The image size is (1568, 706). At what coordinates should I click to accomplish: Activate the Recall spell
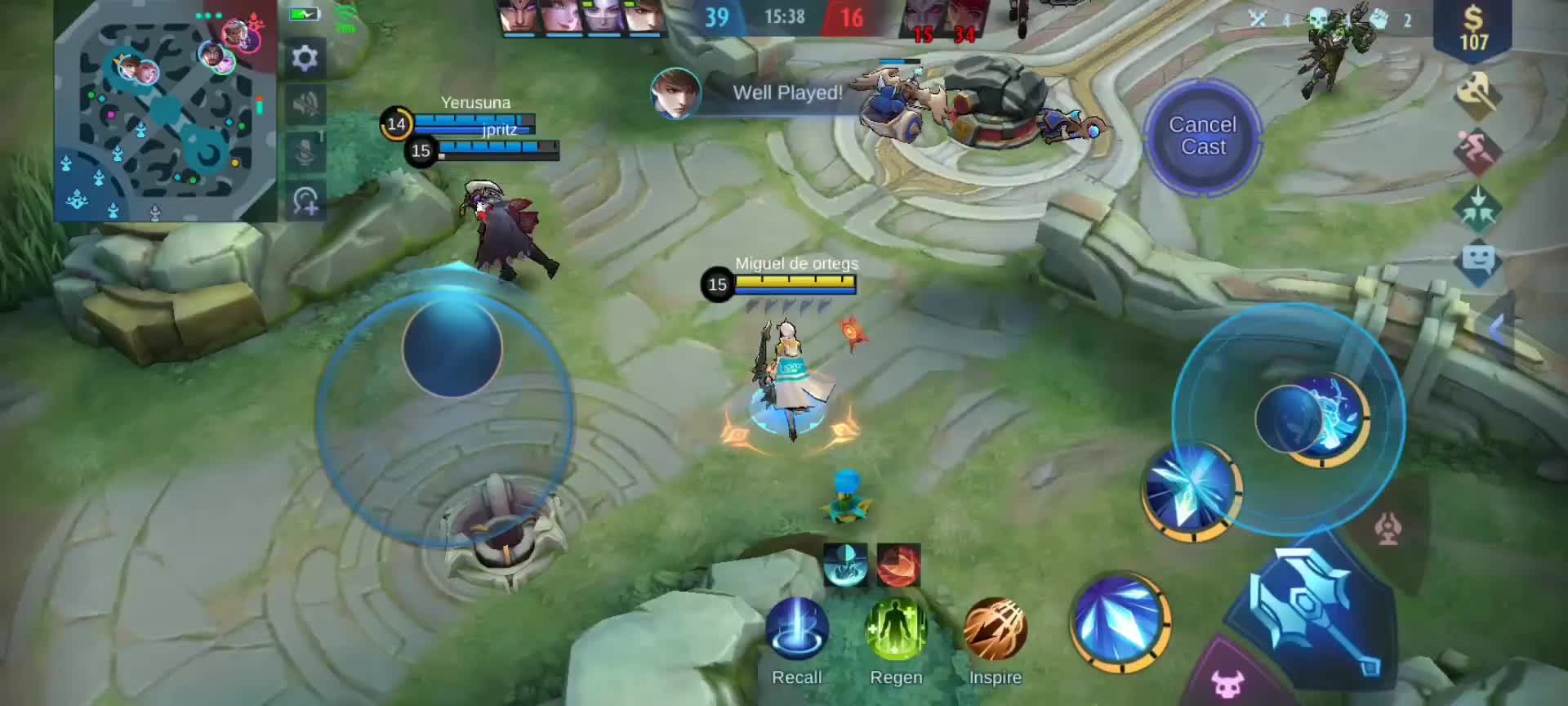coord(797,629)
